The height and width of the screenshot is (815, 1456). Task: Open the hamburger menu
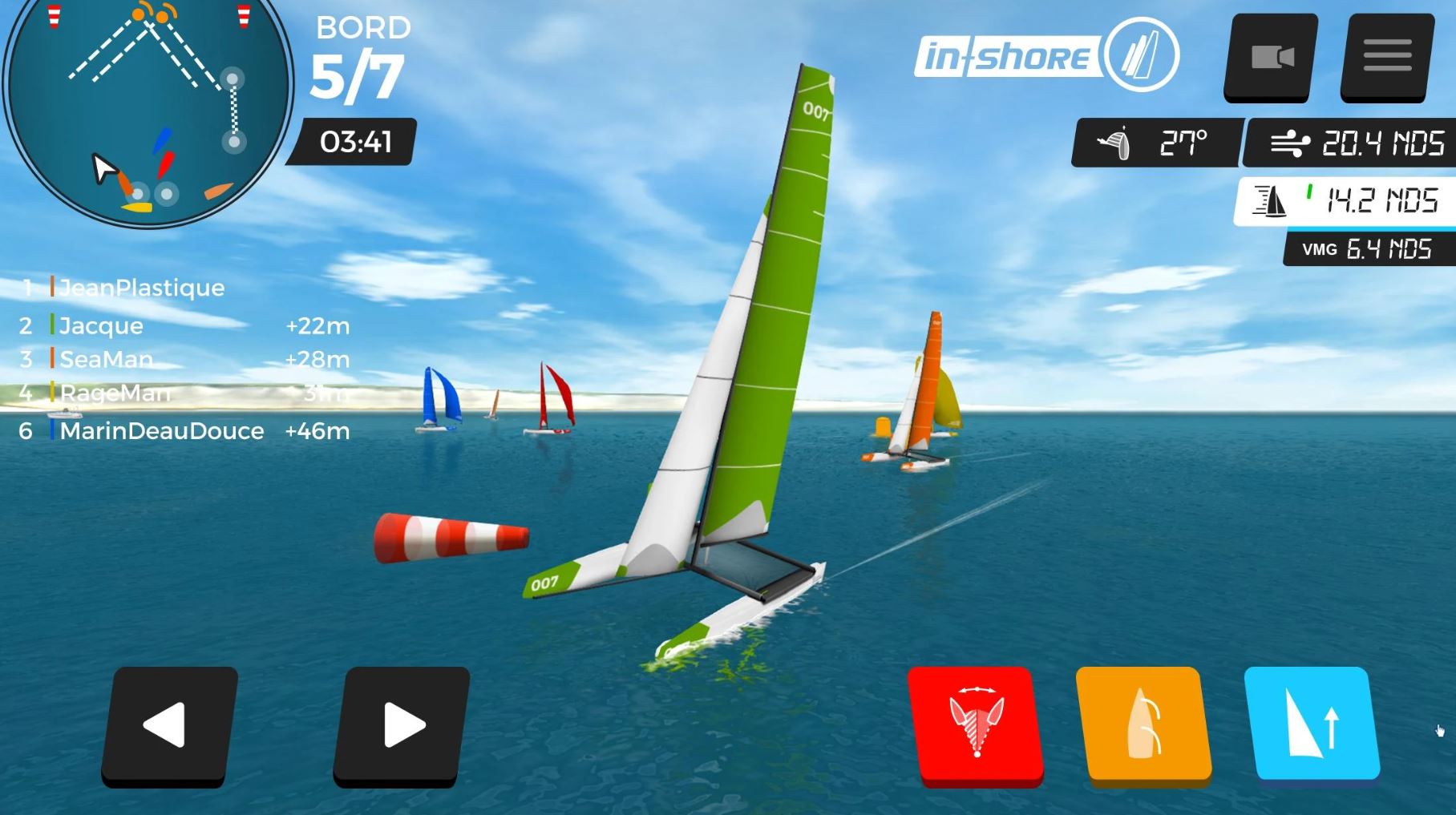[1387, 57]
